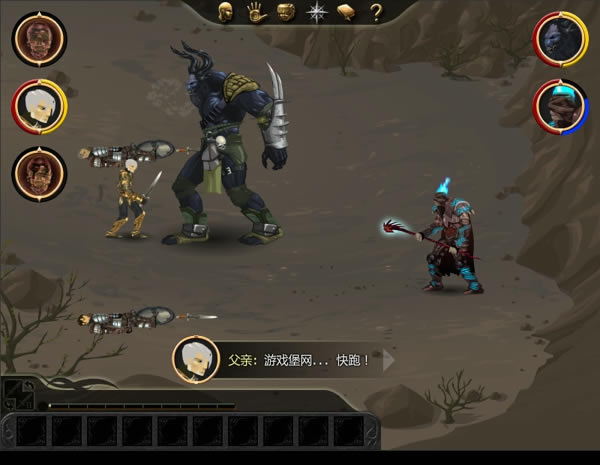Click the speaker portrait in the dialogue
The image size is (600, 465).
(196, 359)
